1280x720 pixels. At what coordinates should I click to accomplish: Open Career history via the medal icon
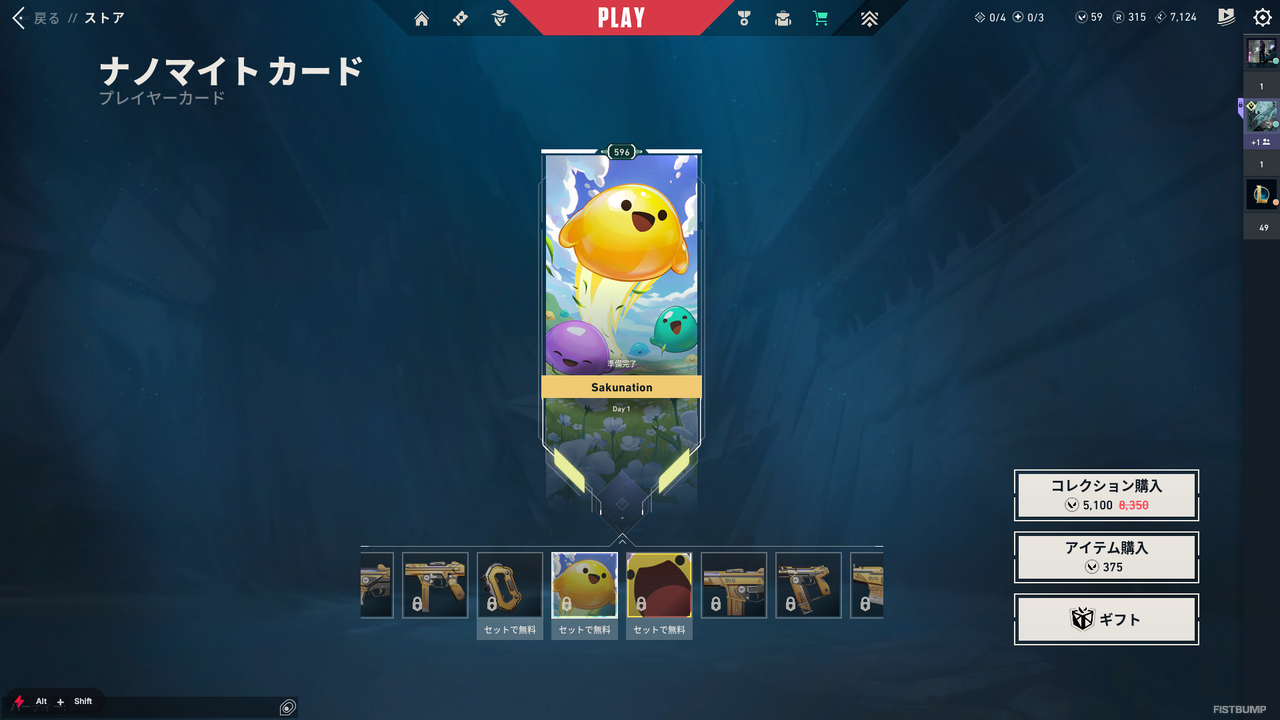[742, 17]
